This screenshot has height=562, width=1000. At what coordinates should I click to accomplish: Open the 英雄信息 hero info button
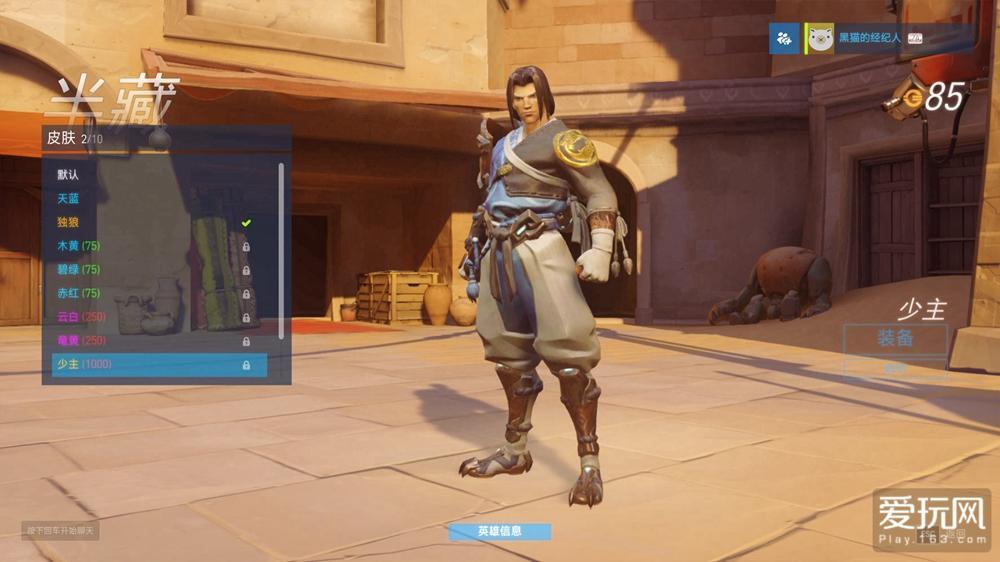tap(499, 531)
